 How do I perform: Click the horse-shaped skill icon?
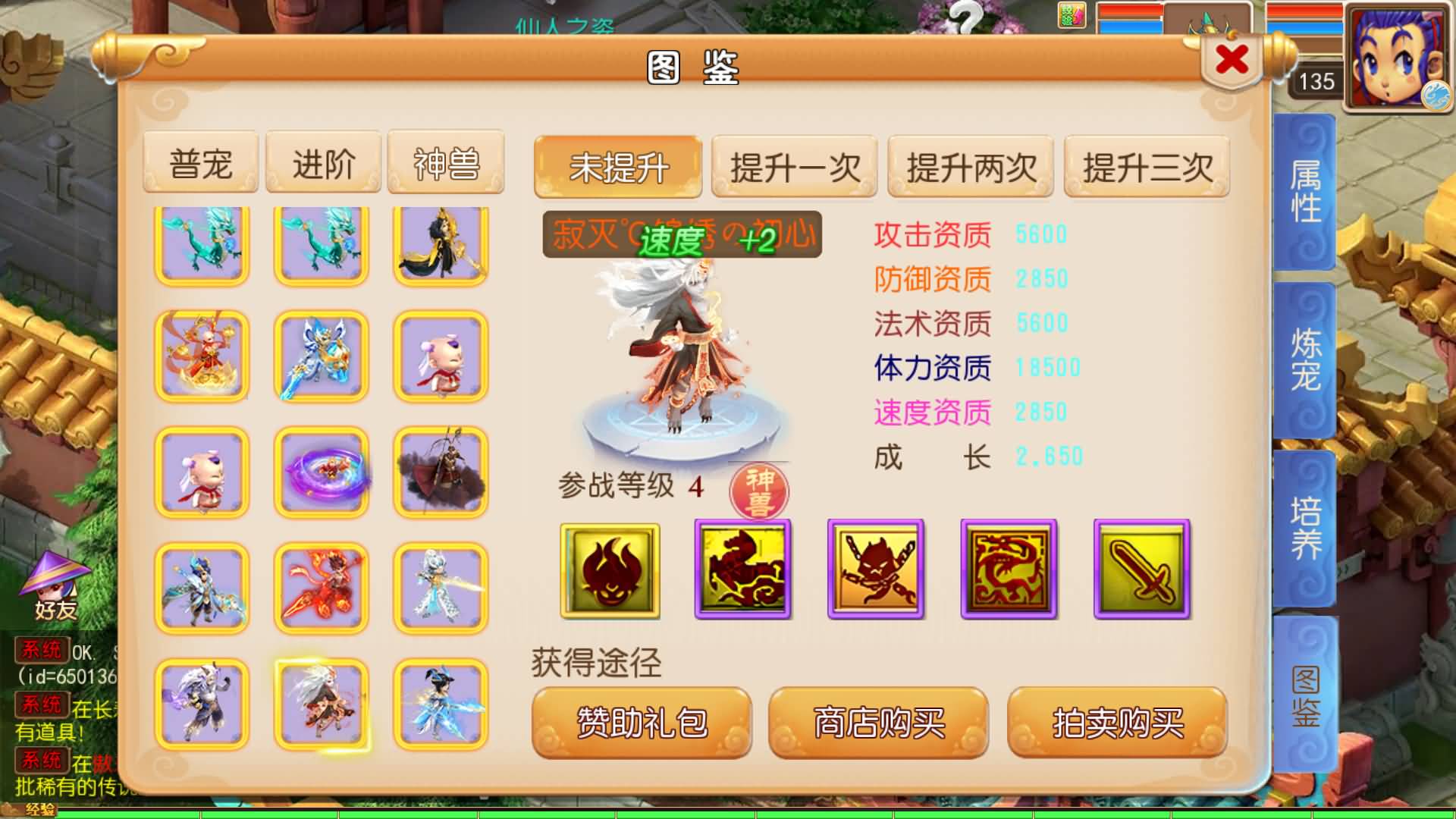coord(741,573)
